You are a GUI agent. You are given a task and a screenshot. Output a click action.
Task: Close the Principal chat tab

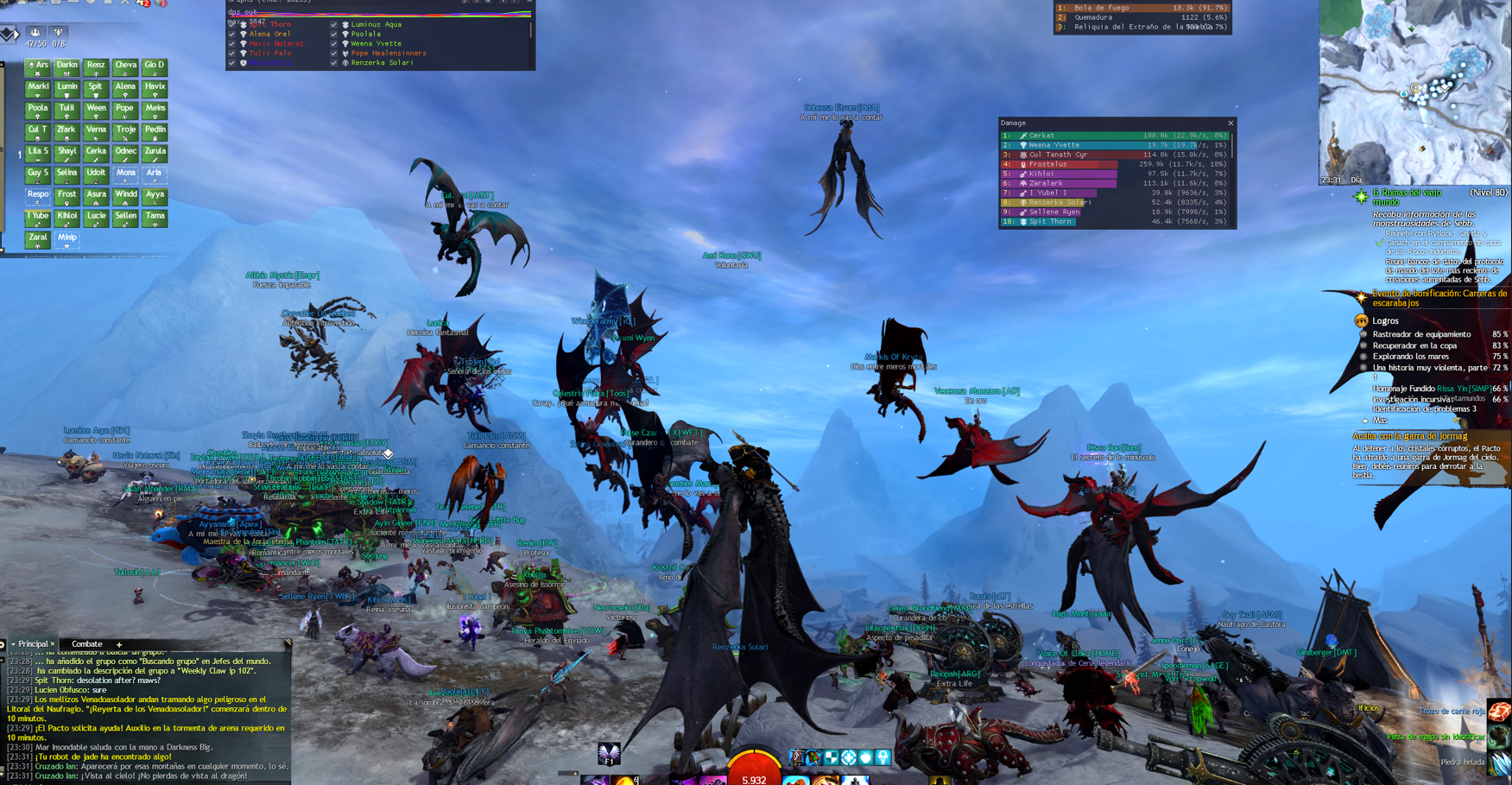[x=53, y=644]
